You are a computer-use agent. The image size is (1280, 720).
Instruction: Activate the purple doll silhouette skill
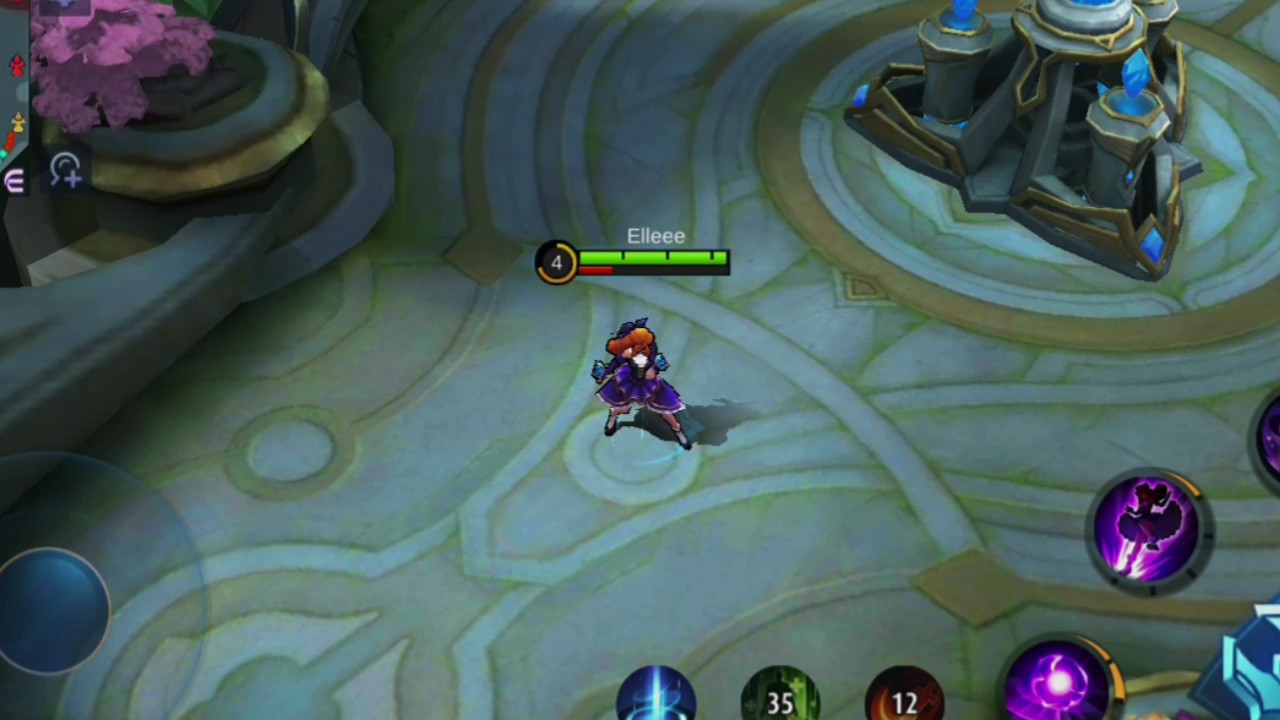(x=1148, y=527)
